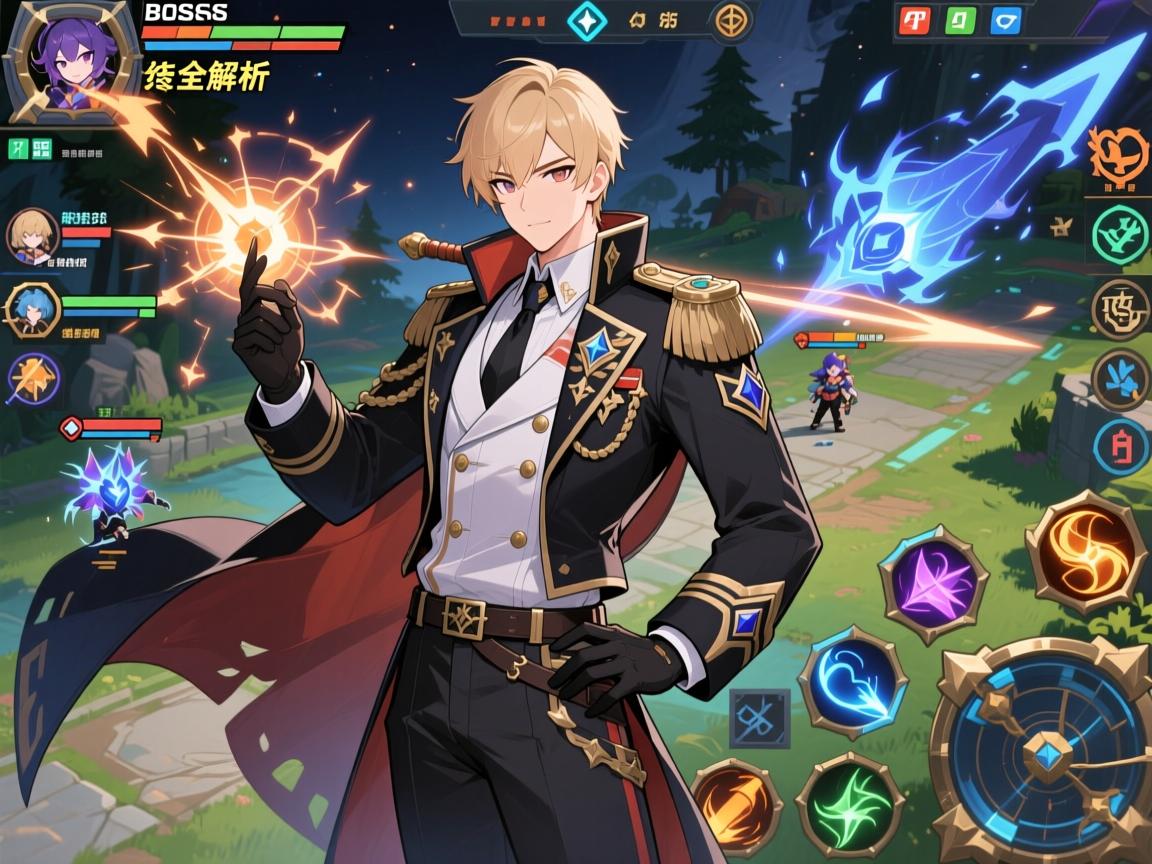Activate the orange flame slash ability
This screenshot has width=1152, height=864.
pos(736,804)
